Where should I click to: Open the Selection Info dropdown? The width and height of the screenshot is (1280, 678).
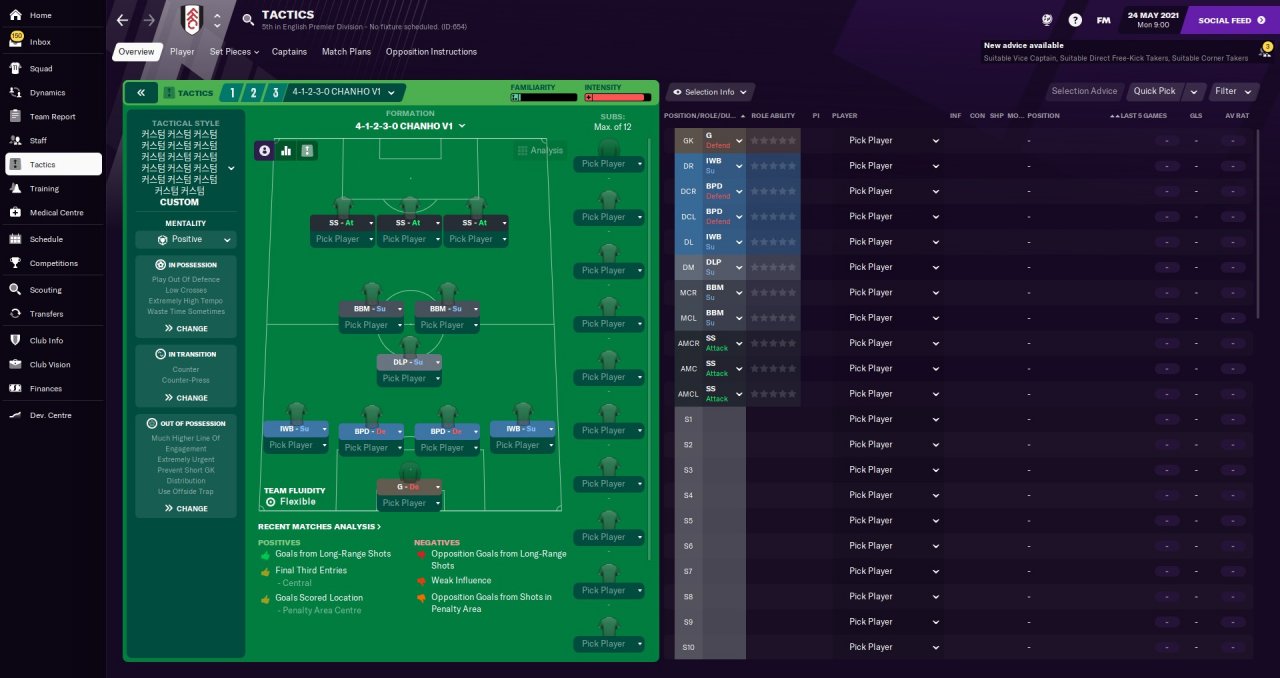point(710,92)
